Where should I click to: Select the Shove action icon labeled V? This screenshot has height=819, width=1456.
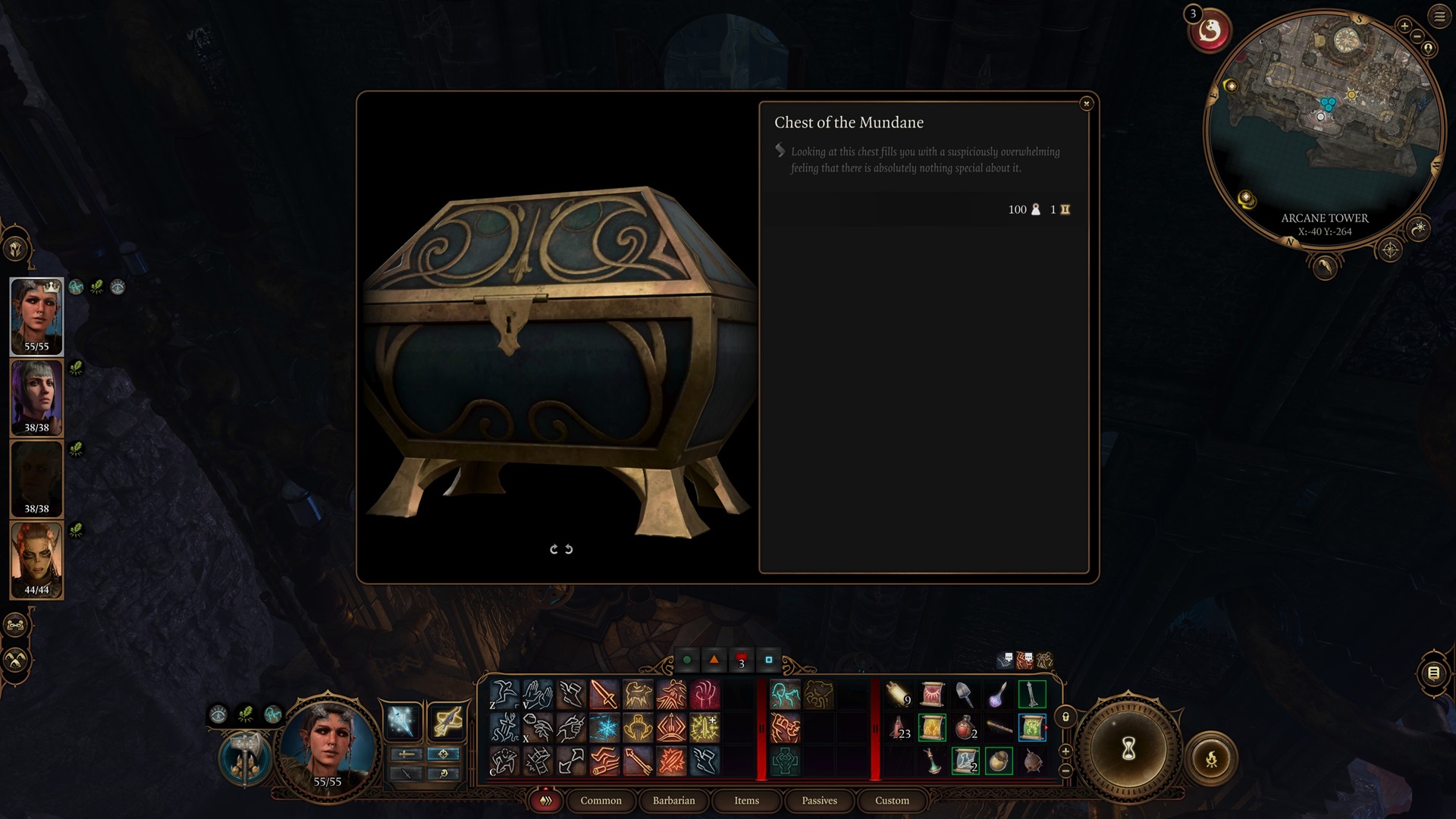tap(538, 695)
